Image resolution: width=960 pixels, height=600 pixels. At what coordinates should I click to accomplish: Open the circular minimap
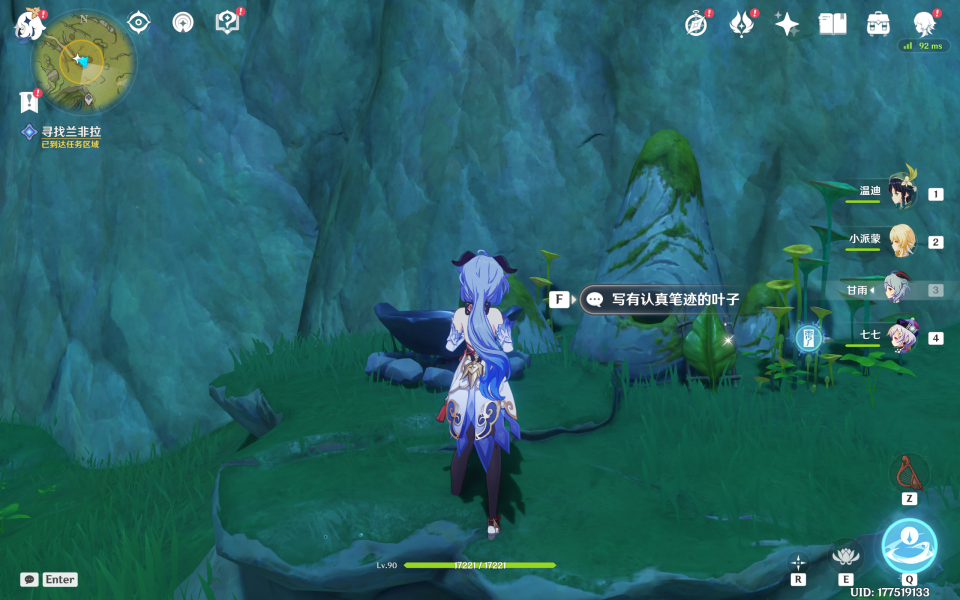tap(82, 62)
